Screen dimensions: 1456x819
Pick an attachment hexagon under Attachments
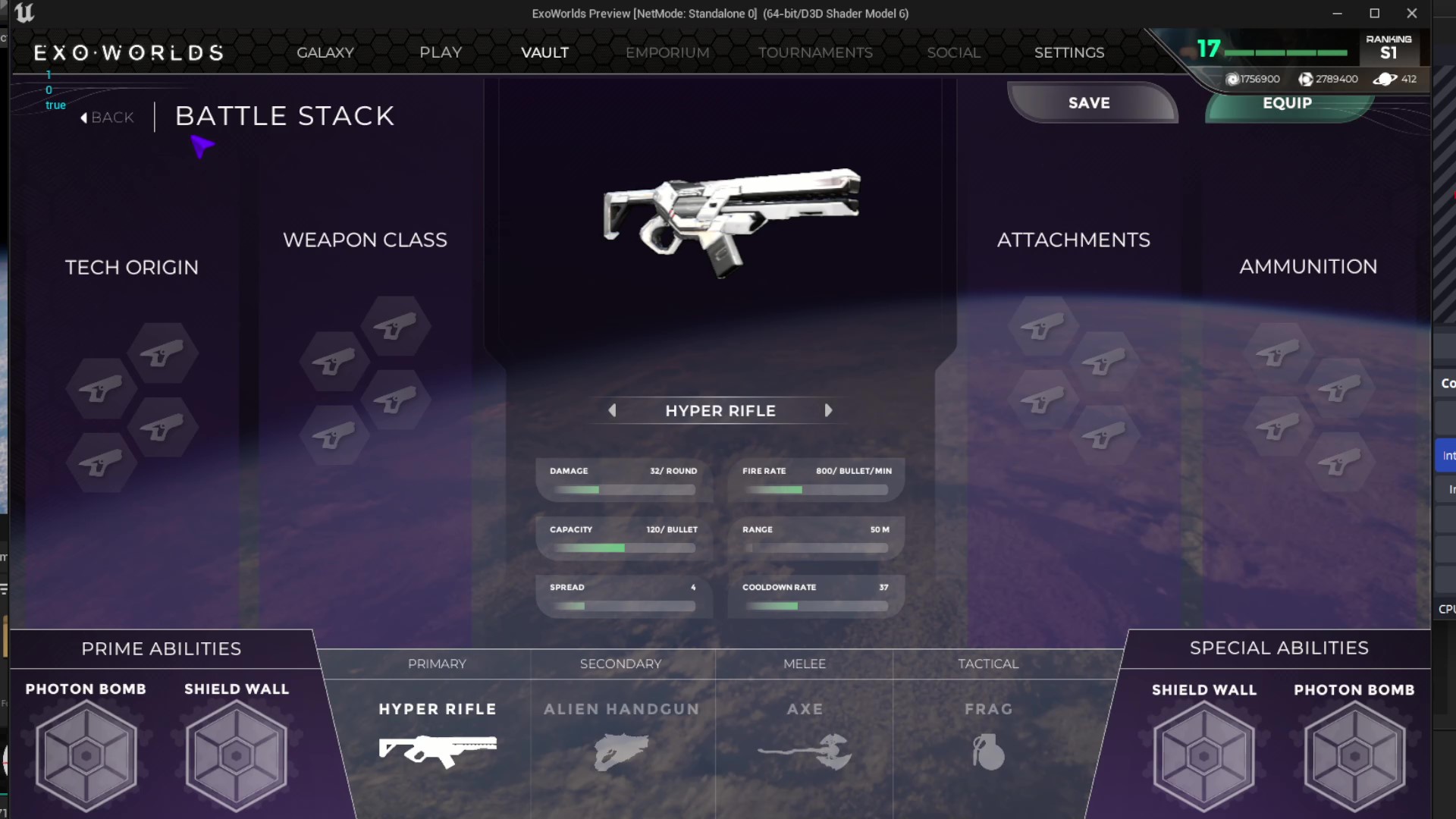1044,326
